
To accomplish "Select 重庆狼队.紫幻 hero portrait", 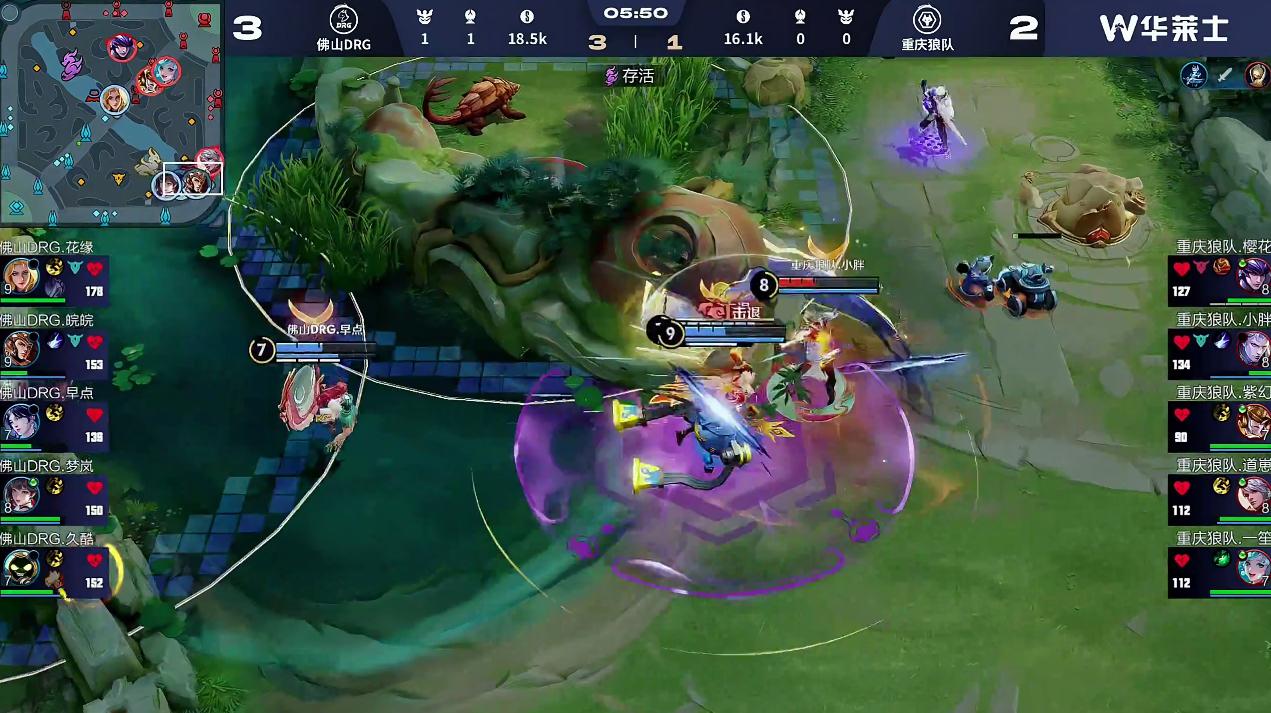I will 1253,421.
